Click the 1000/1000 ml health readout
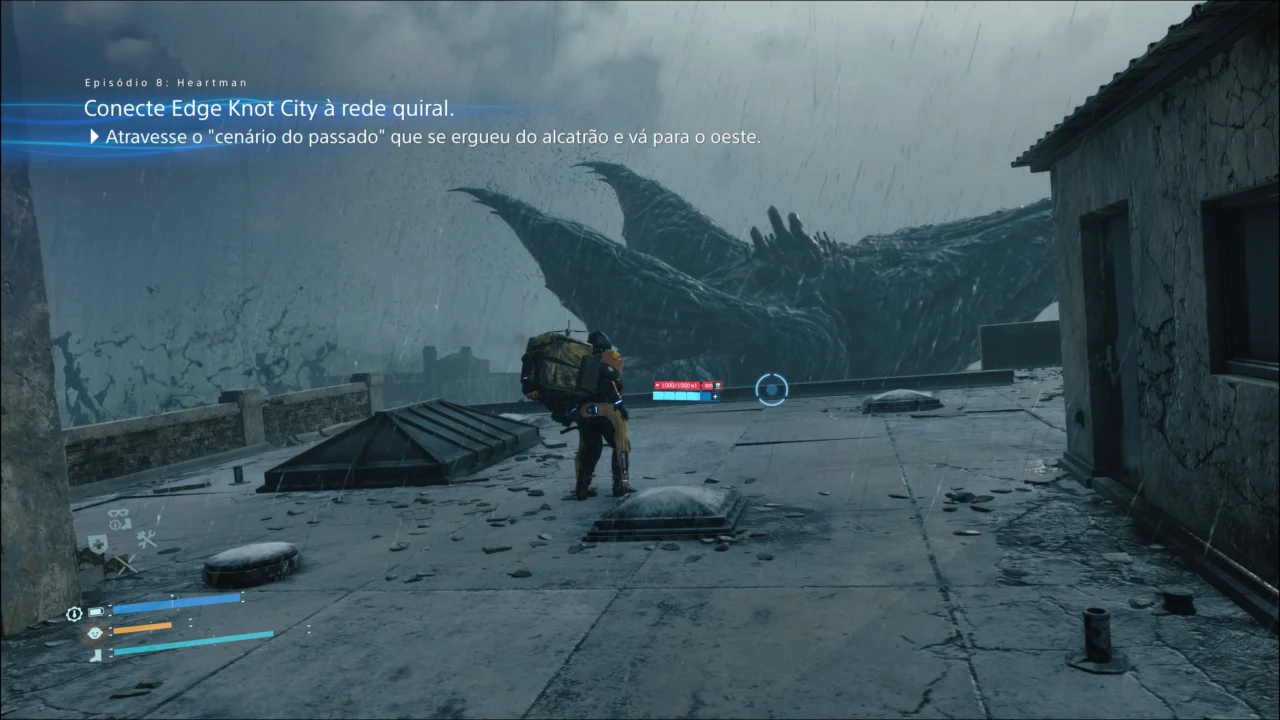 pyautogui.click(x=677, y=385)
